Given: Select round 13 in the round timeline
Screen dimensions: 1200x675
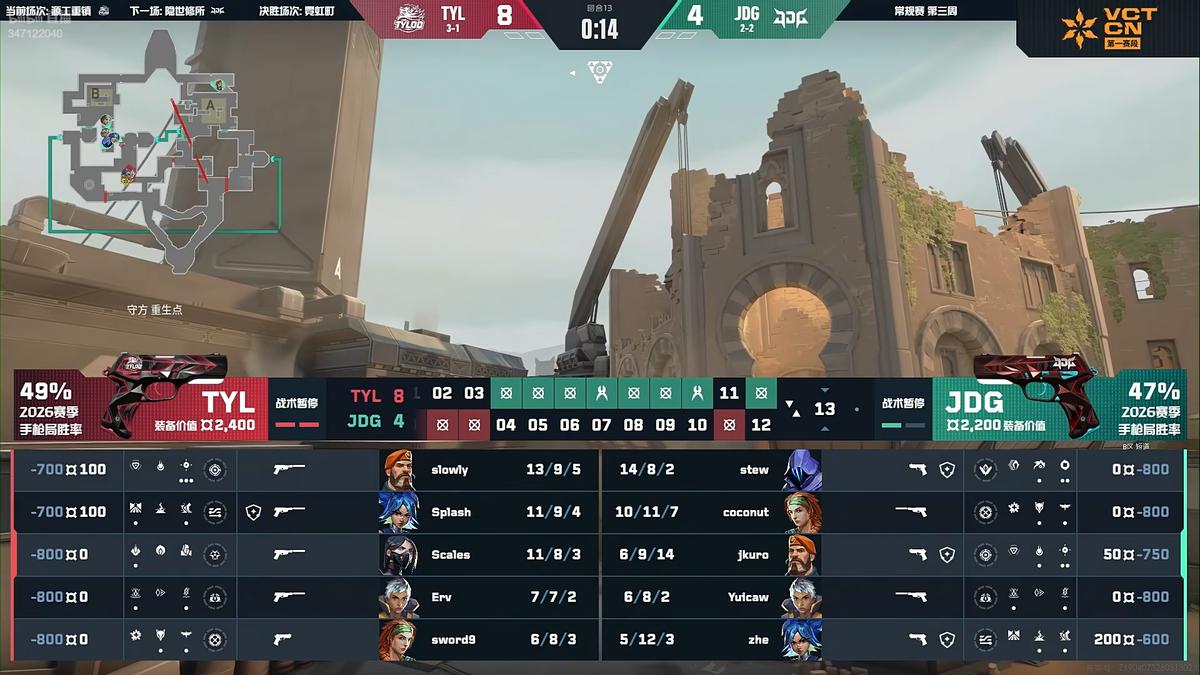Looking at the screenshot, I should [824, 409].
